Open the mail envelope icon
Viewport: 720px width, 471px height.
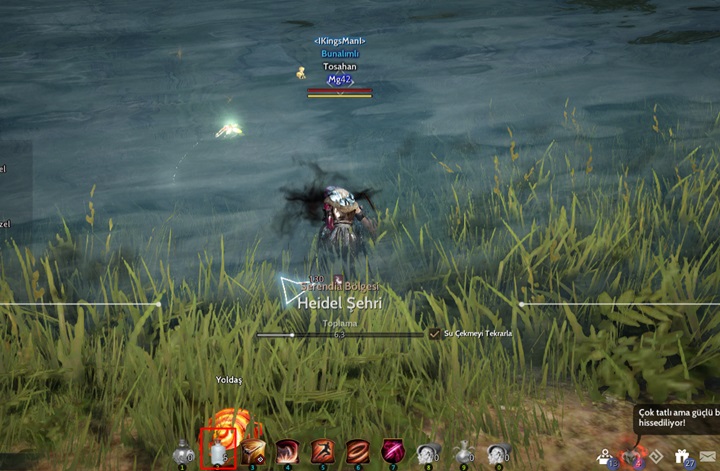[x=708, y=457]
